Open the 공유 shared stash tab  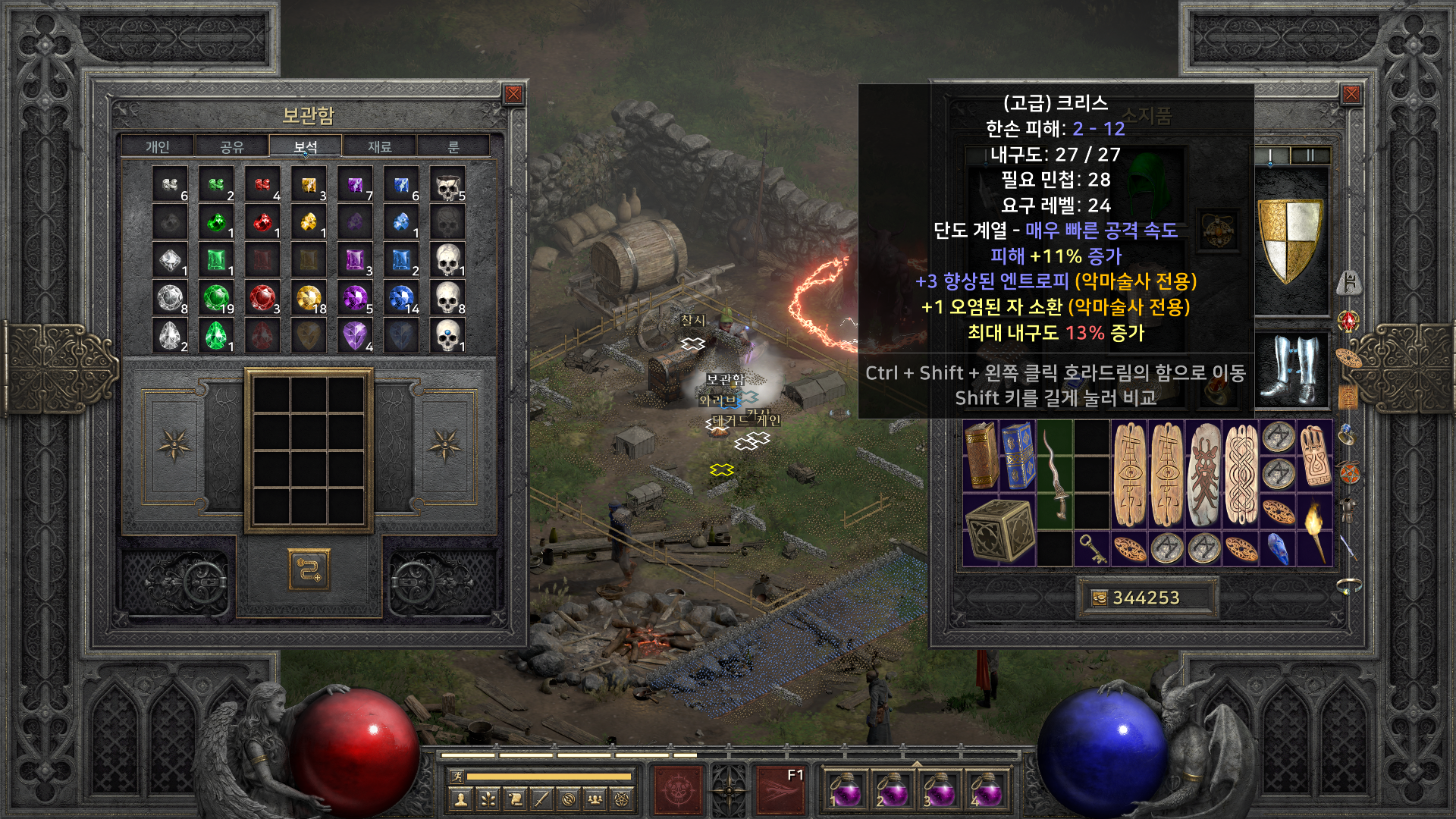coord(231,146)
